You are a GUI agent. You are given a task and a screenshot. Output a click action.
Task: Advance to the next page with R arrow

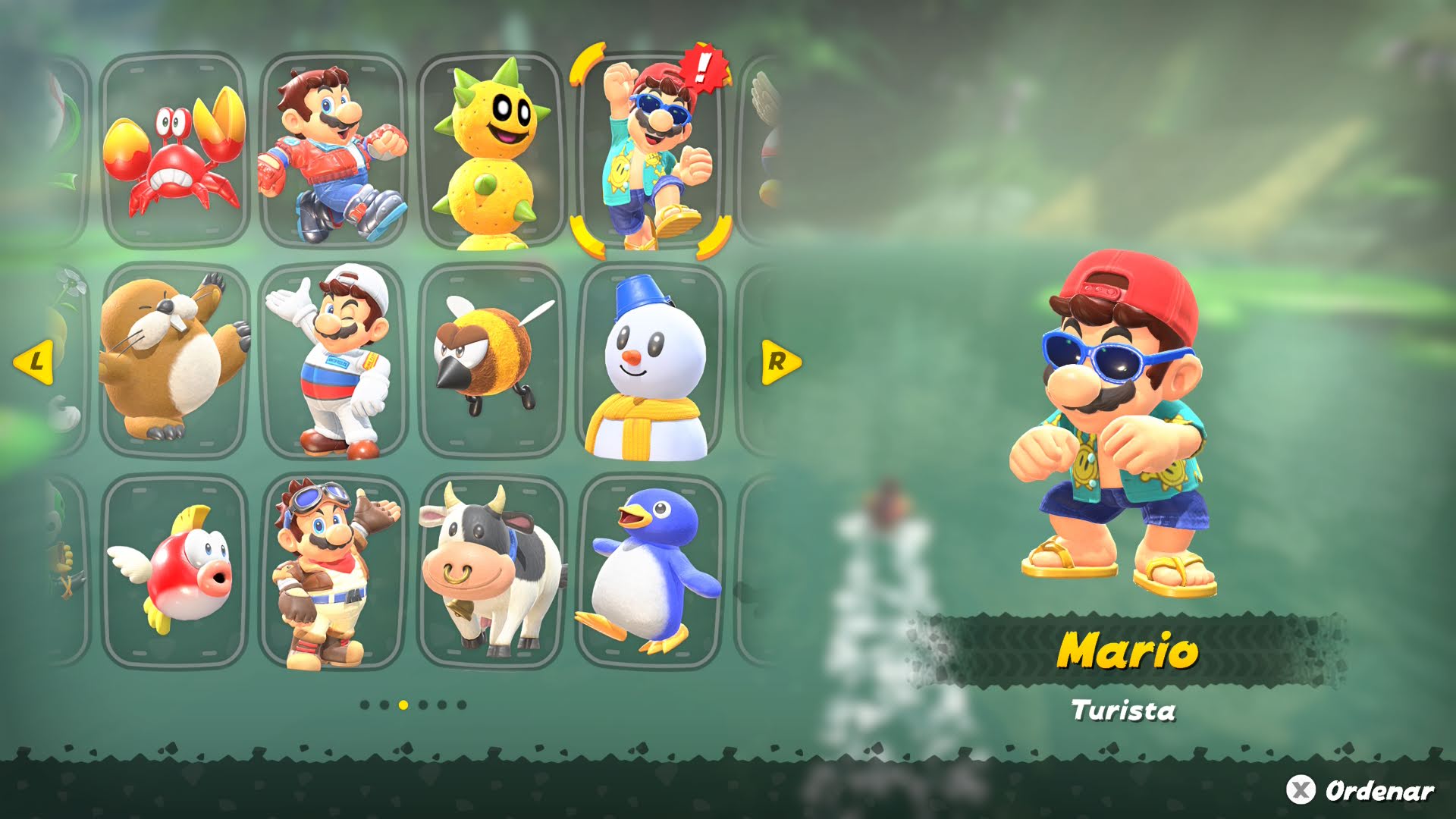tap(780, 362)
